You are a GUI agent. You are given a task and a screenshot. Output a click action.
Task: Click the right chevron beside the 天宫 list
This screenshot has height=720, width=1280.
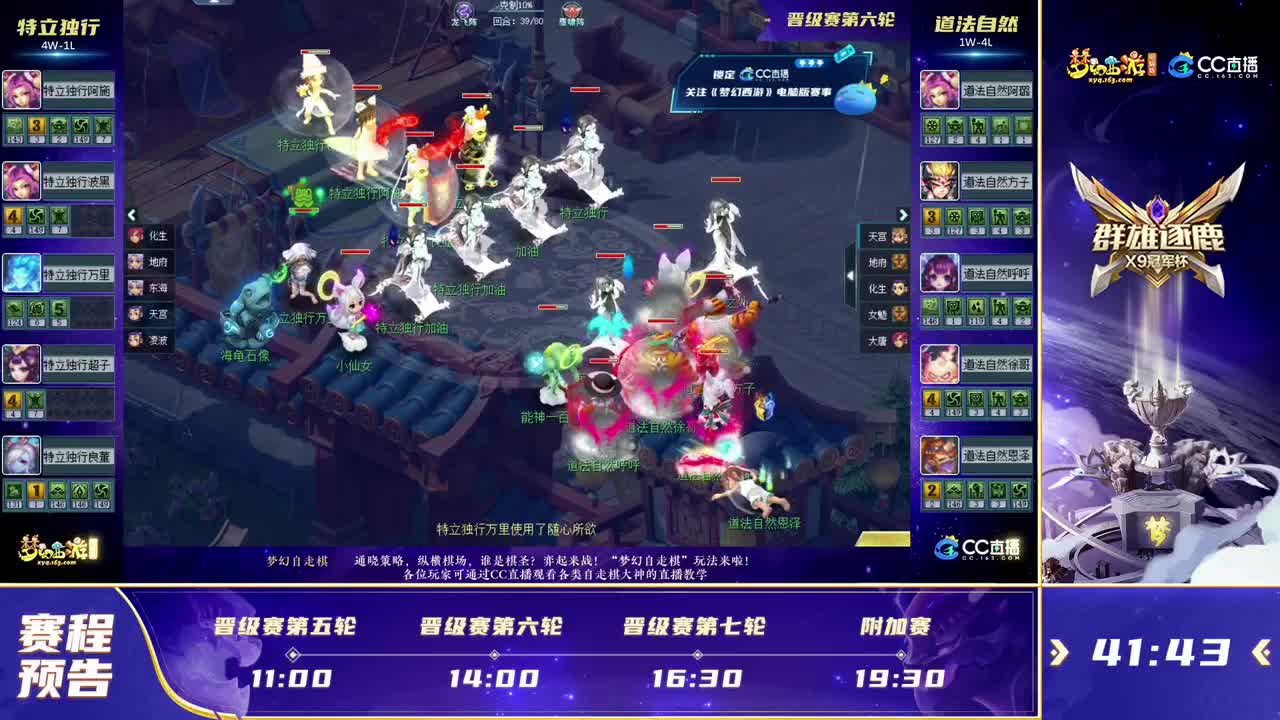[x=903, y=216]
